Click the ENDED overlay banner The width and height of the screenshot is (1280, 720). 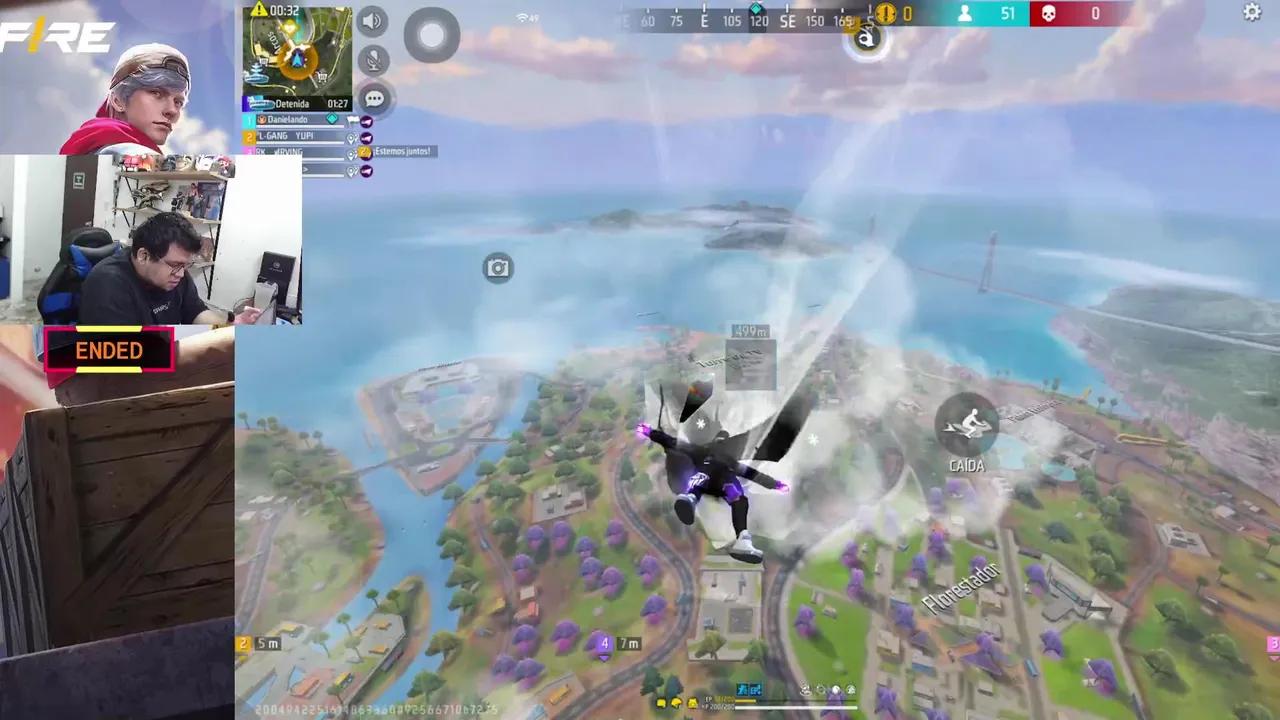109,350
